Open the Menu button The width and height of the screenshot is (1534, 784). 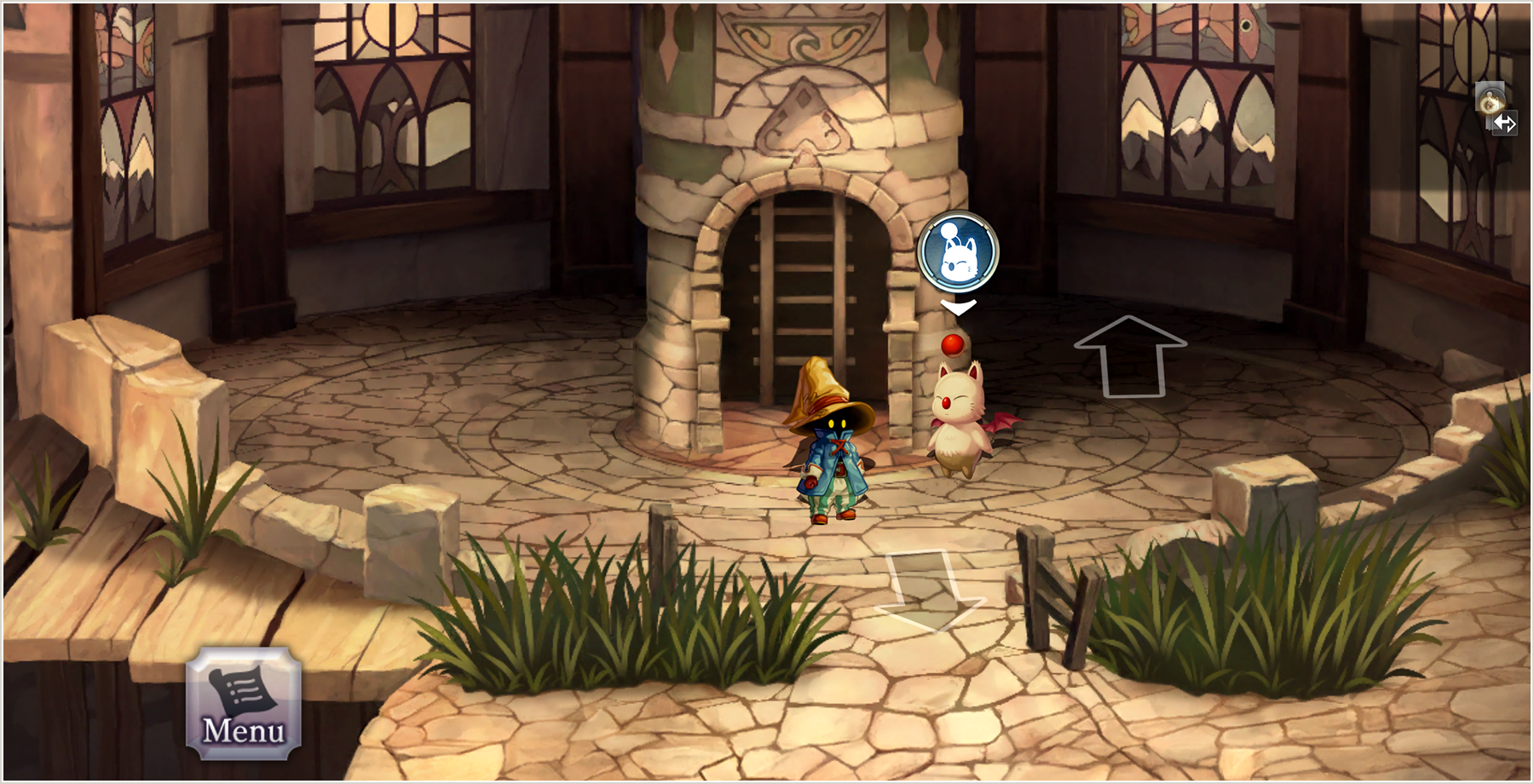tap(244, 704)
